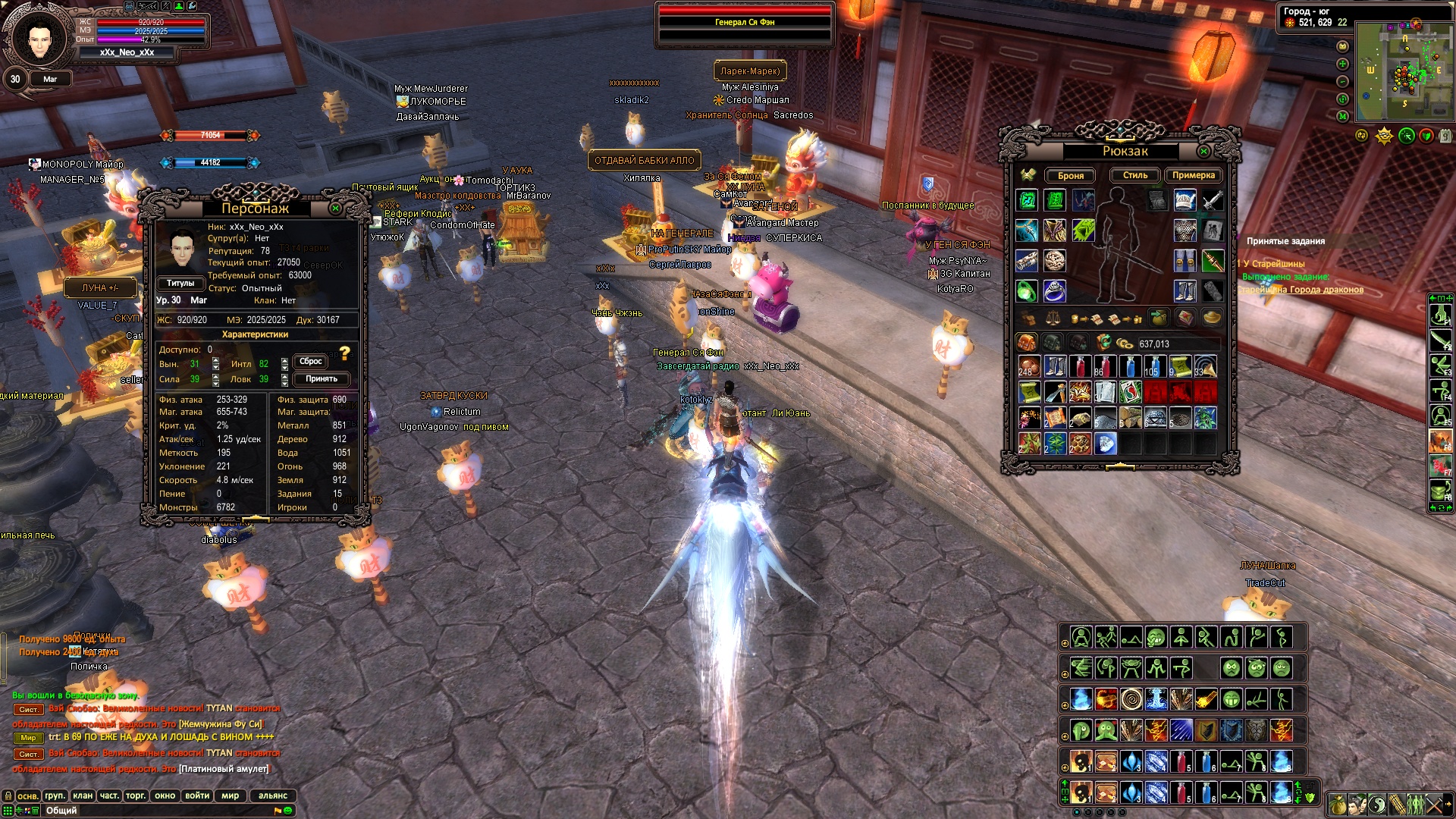Confirm stats with the Принять button

(x=322, y=378)
